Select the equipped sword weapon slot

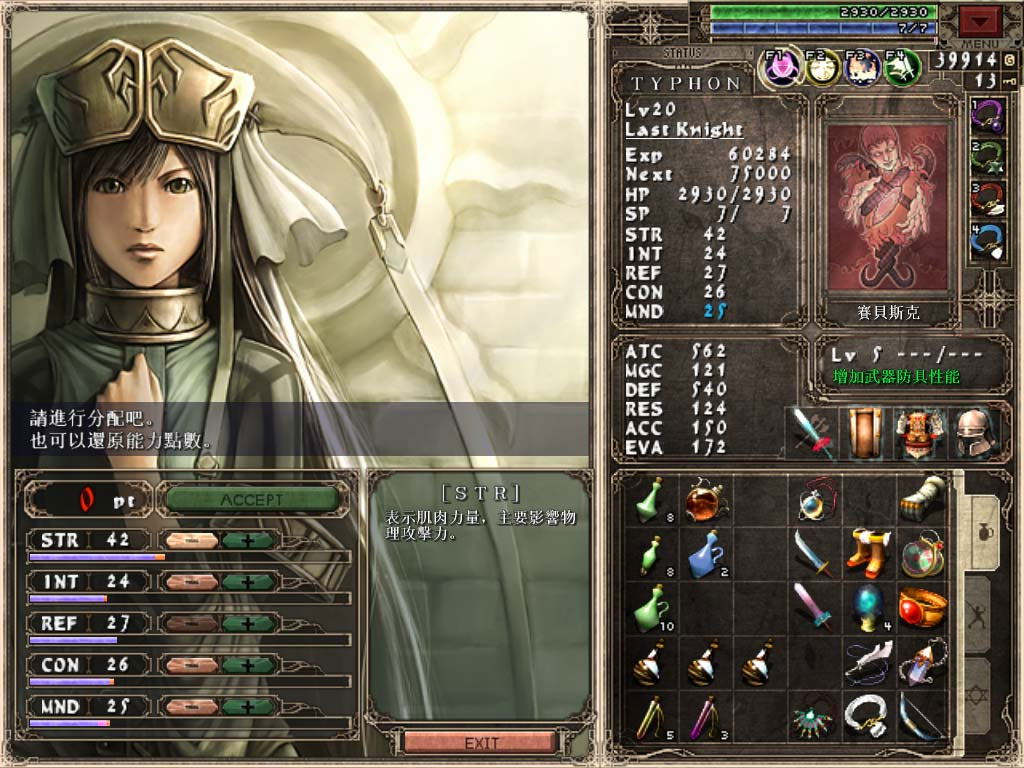[x=813, y=433]
